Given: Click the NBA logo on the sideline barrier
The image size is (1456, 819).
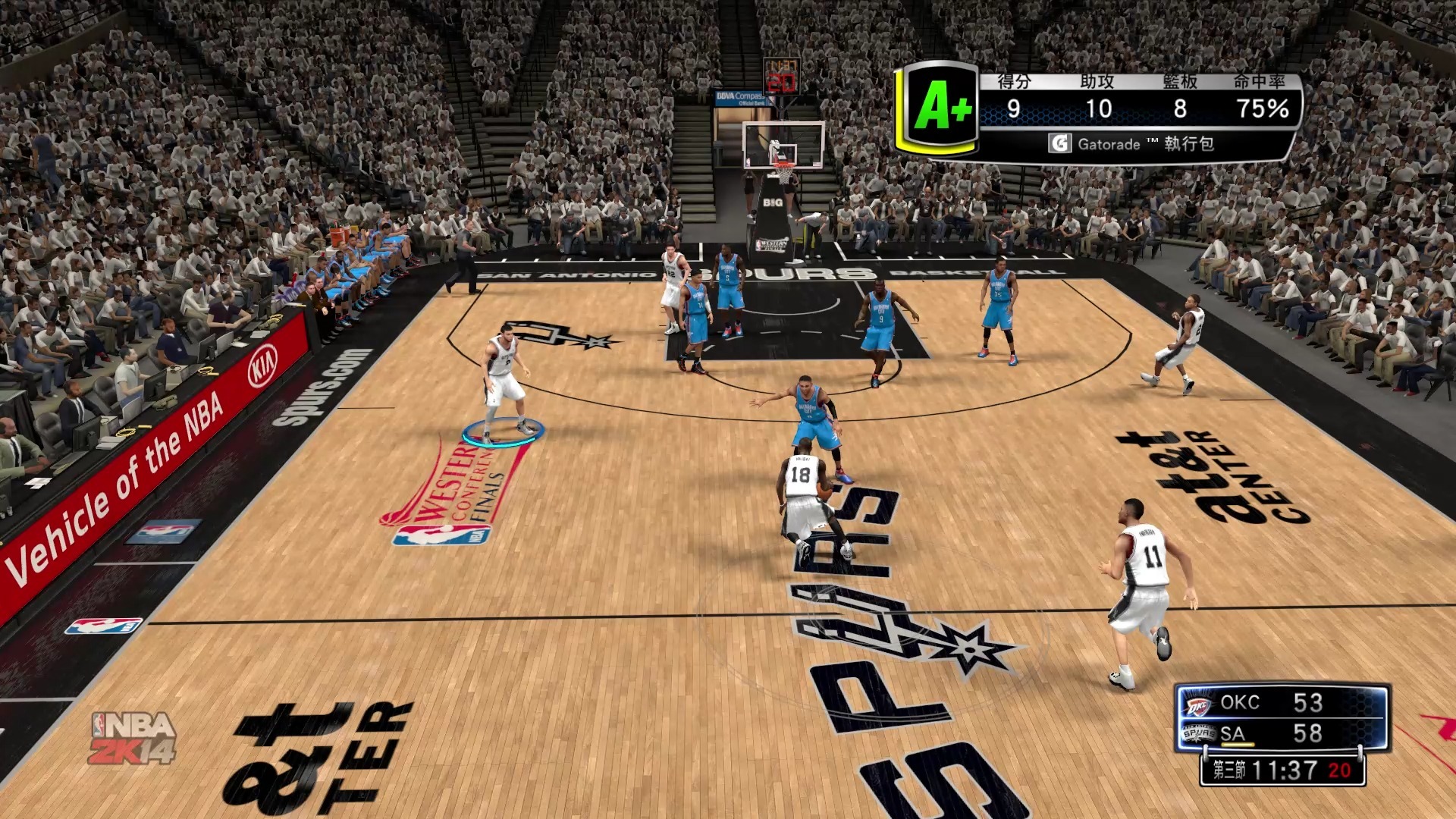Looking at the screenshot, I should [x=102, y=626].
